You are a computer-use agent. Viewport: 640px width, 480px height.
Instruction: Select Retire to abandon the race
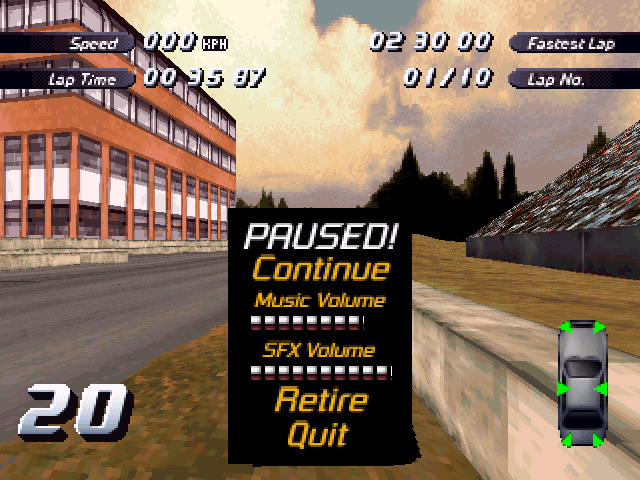(320, 402)
